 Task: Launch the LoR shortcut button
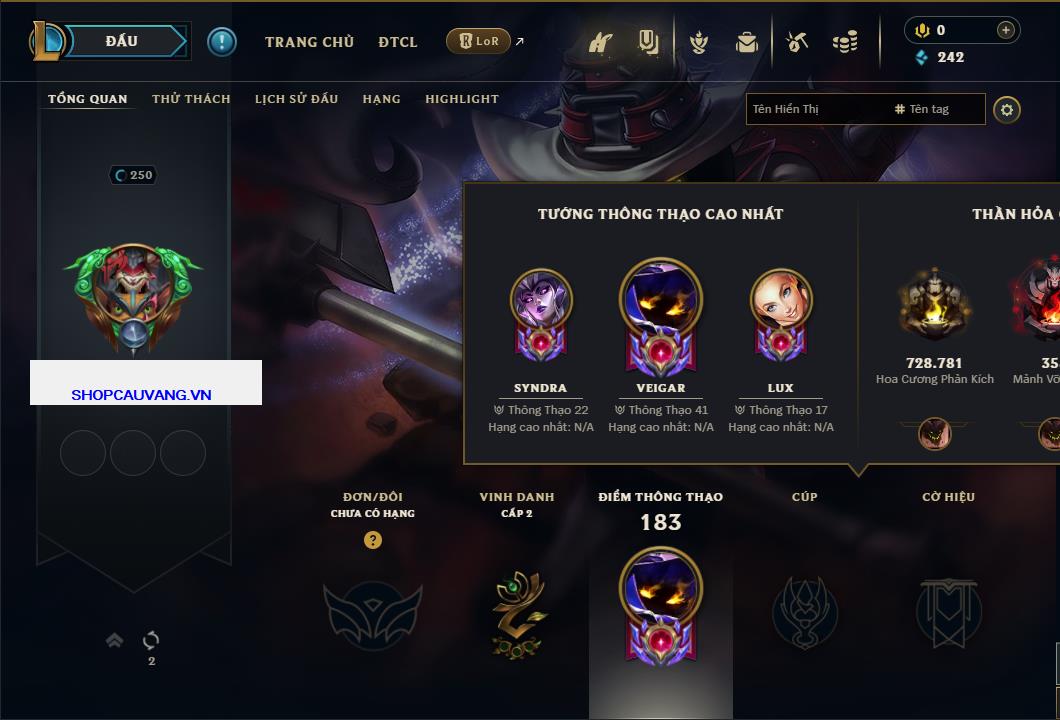pos(479,41)
